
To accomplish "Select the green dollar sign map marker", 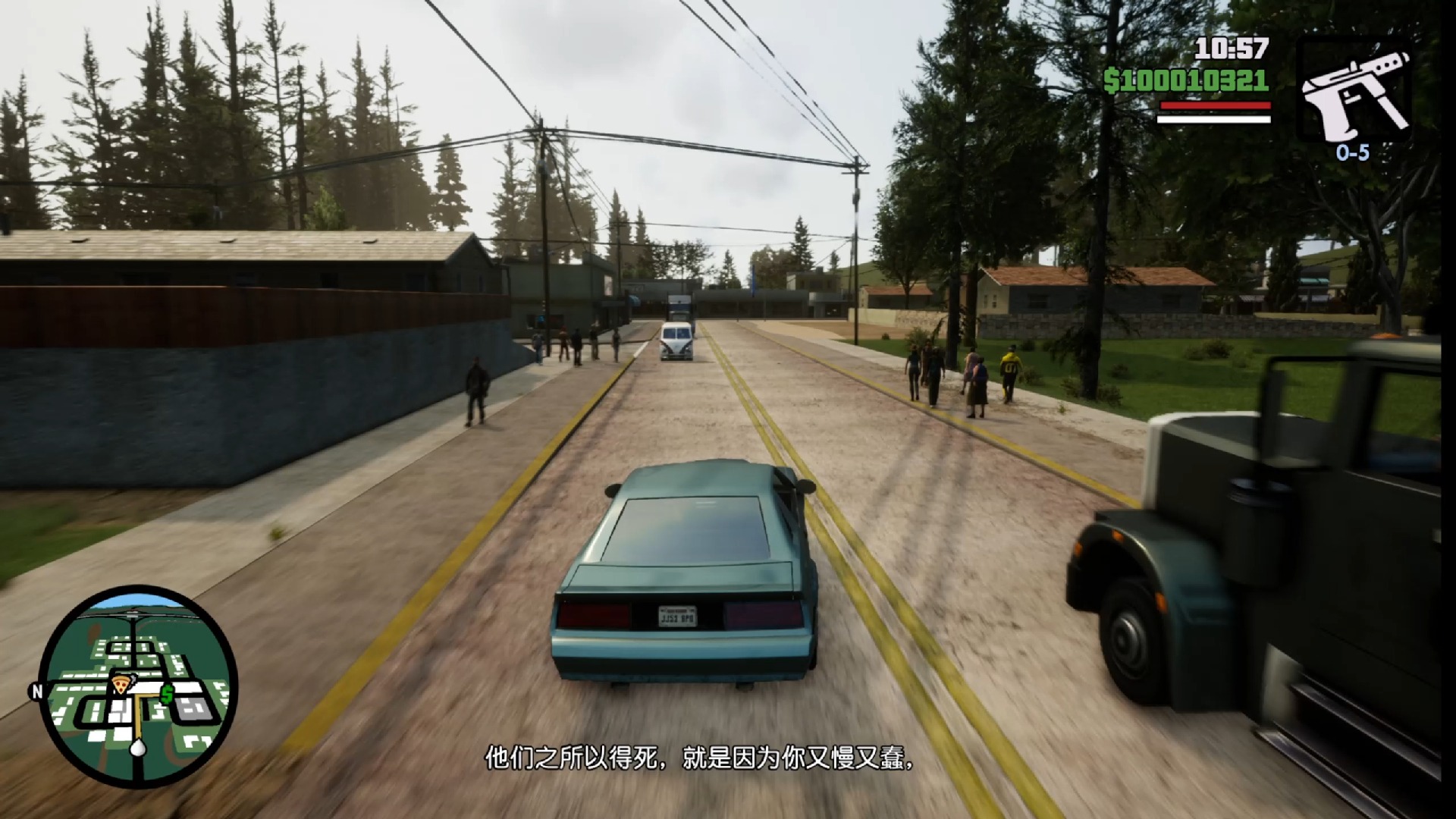I will coord(167,692).
